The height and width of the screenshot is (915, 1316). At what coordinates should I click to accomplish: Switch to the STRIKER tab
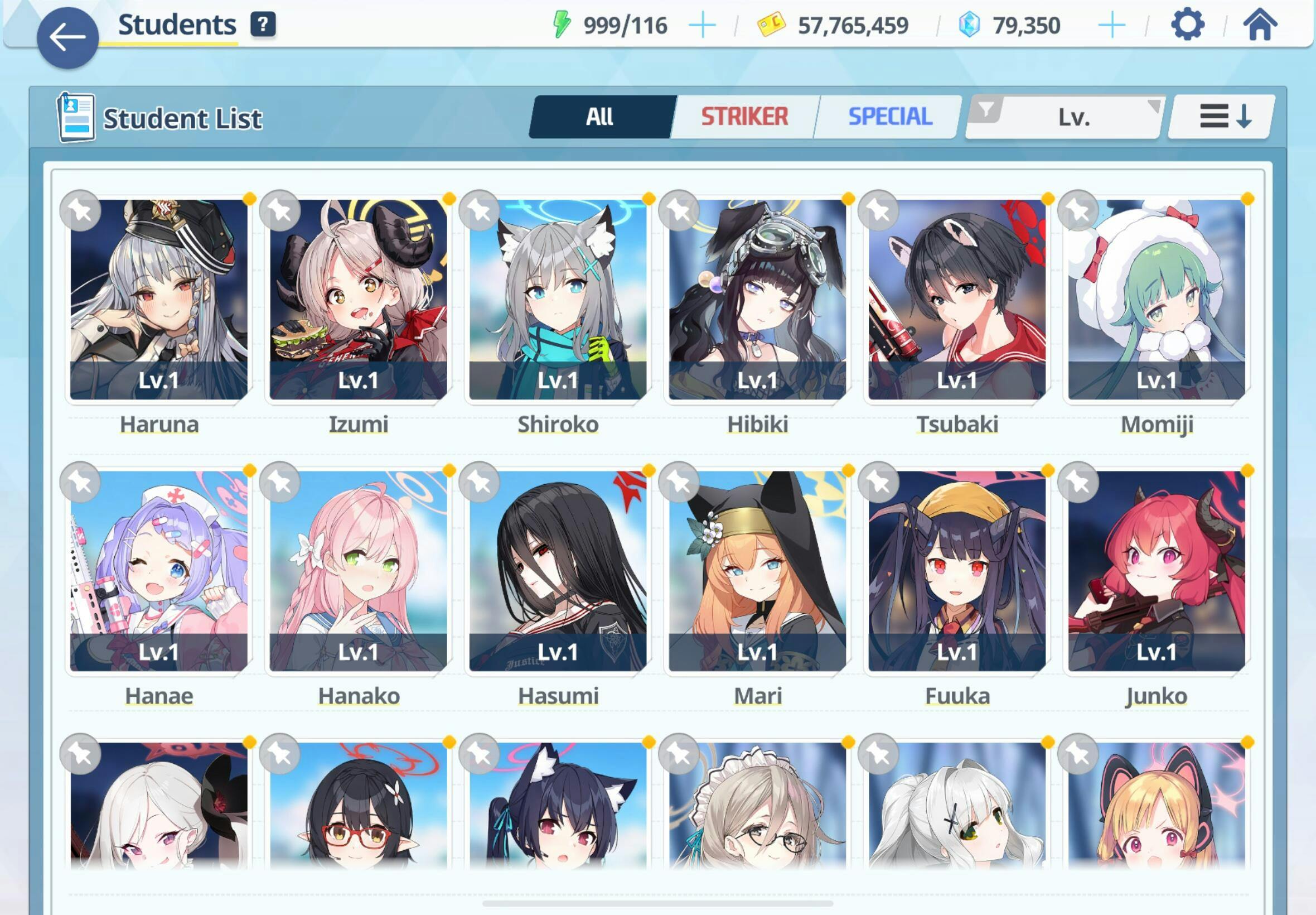pos(744,117)
